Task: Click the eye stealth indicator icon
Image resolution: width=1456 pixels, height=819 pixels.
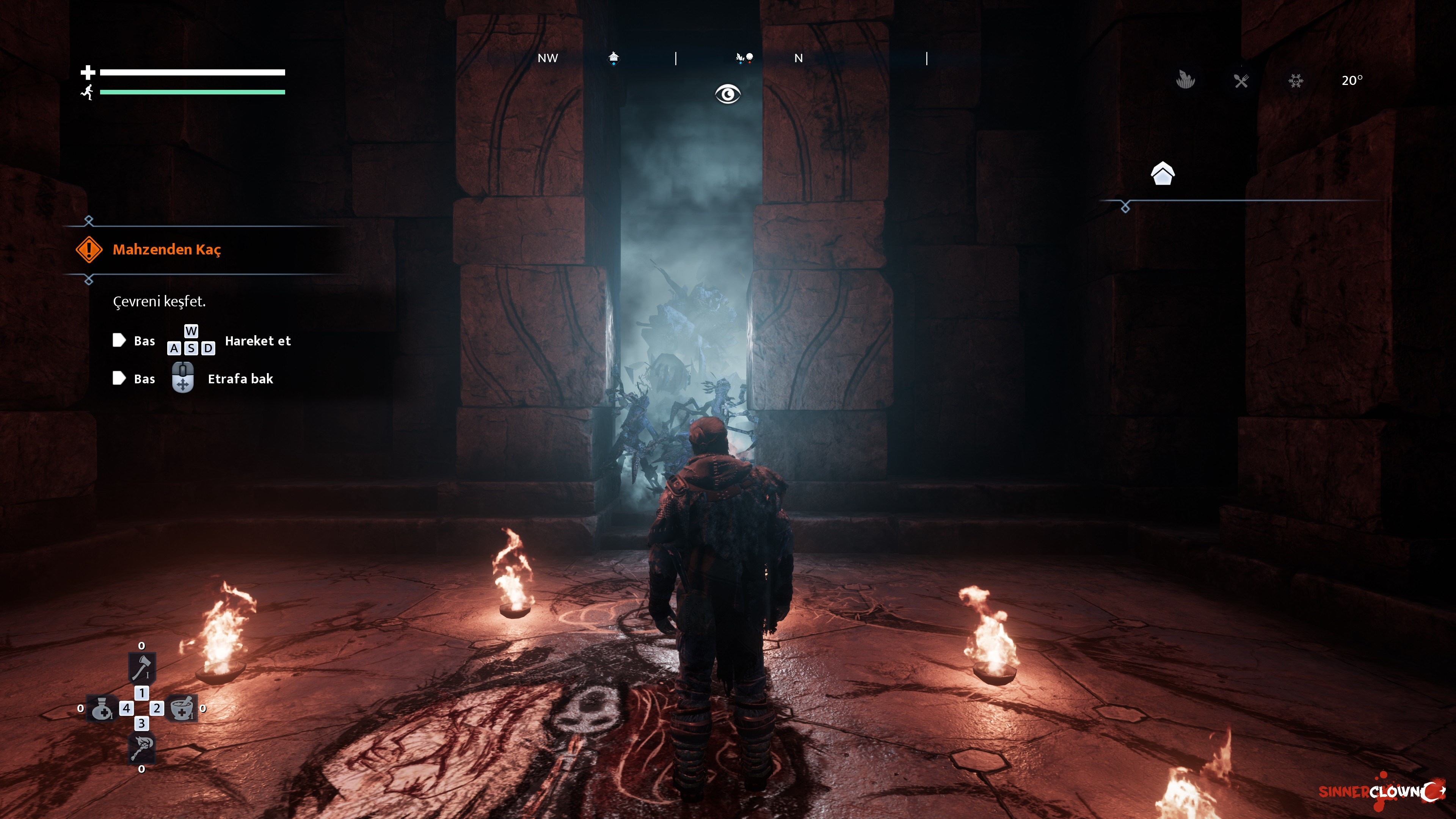Action: (728, 94)
